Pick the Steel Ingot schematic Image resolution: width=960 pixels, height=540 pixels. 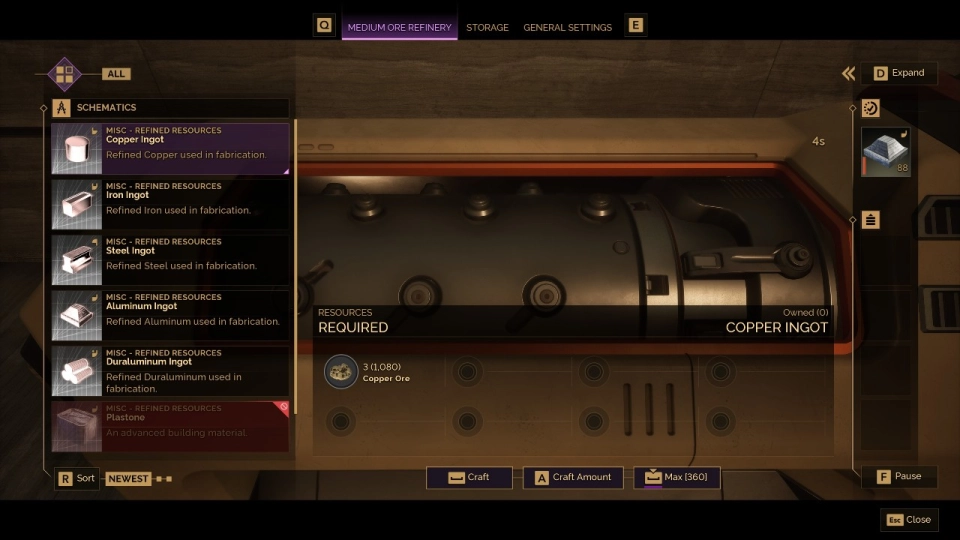click(170, 258)
